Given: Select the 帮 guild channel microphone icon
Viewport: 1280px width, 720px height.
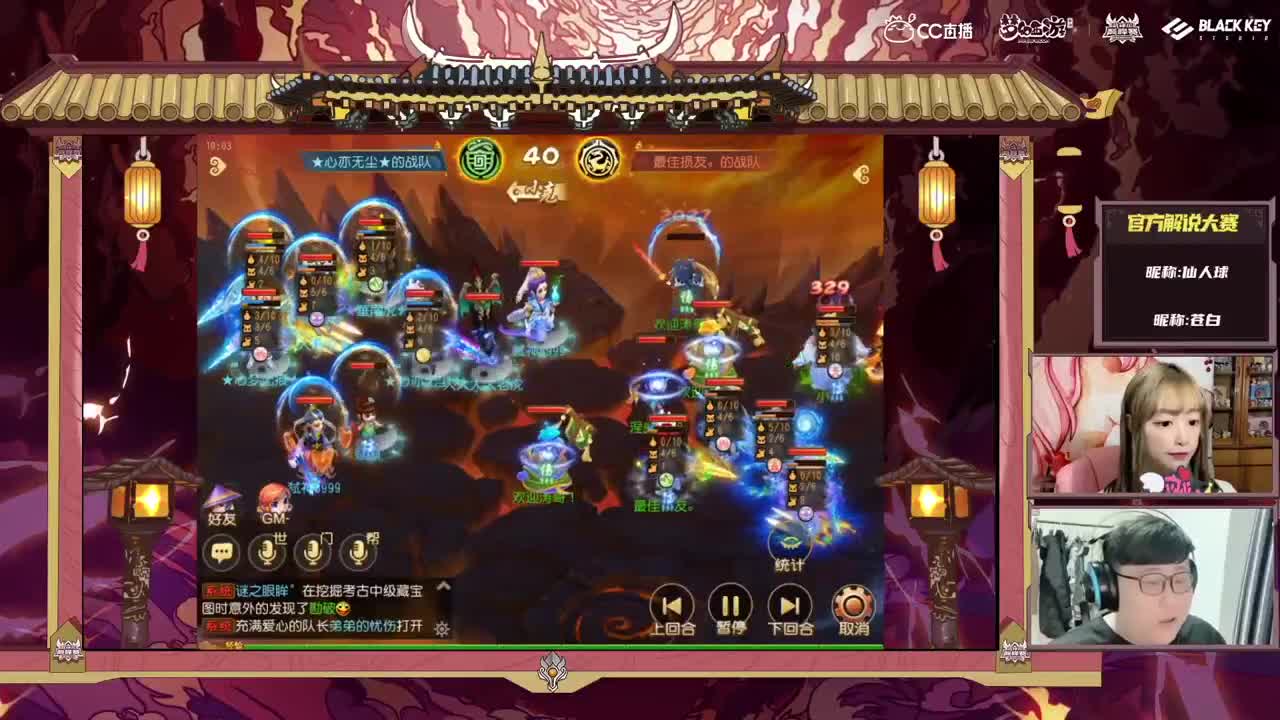Looking at the screenshot, I should 357,552.
